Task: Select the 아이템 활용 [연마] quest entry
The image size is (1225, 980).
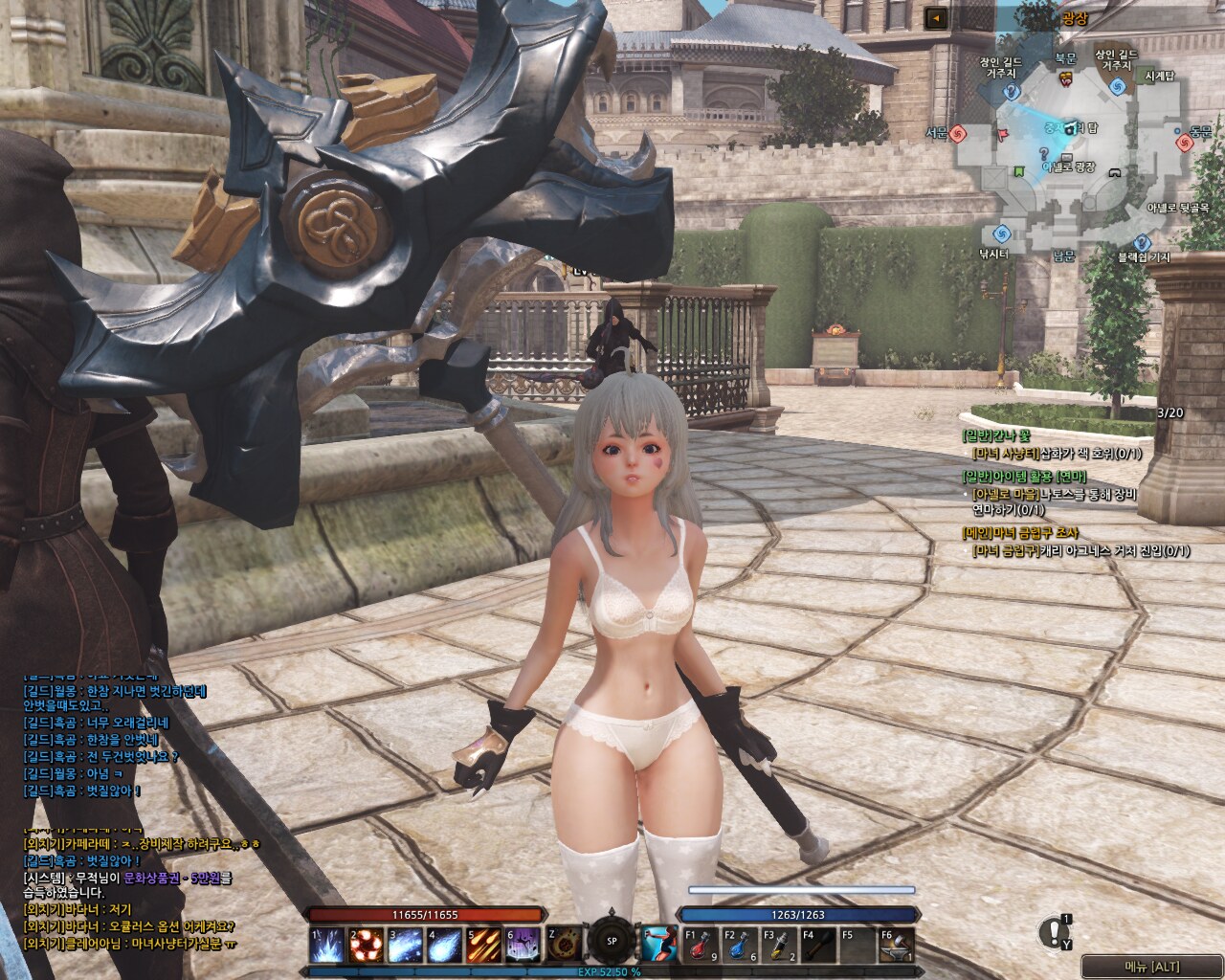Action: pyautogui.click(x=1025, y=477)
